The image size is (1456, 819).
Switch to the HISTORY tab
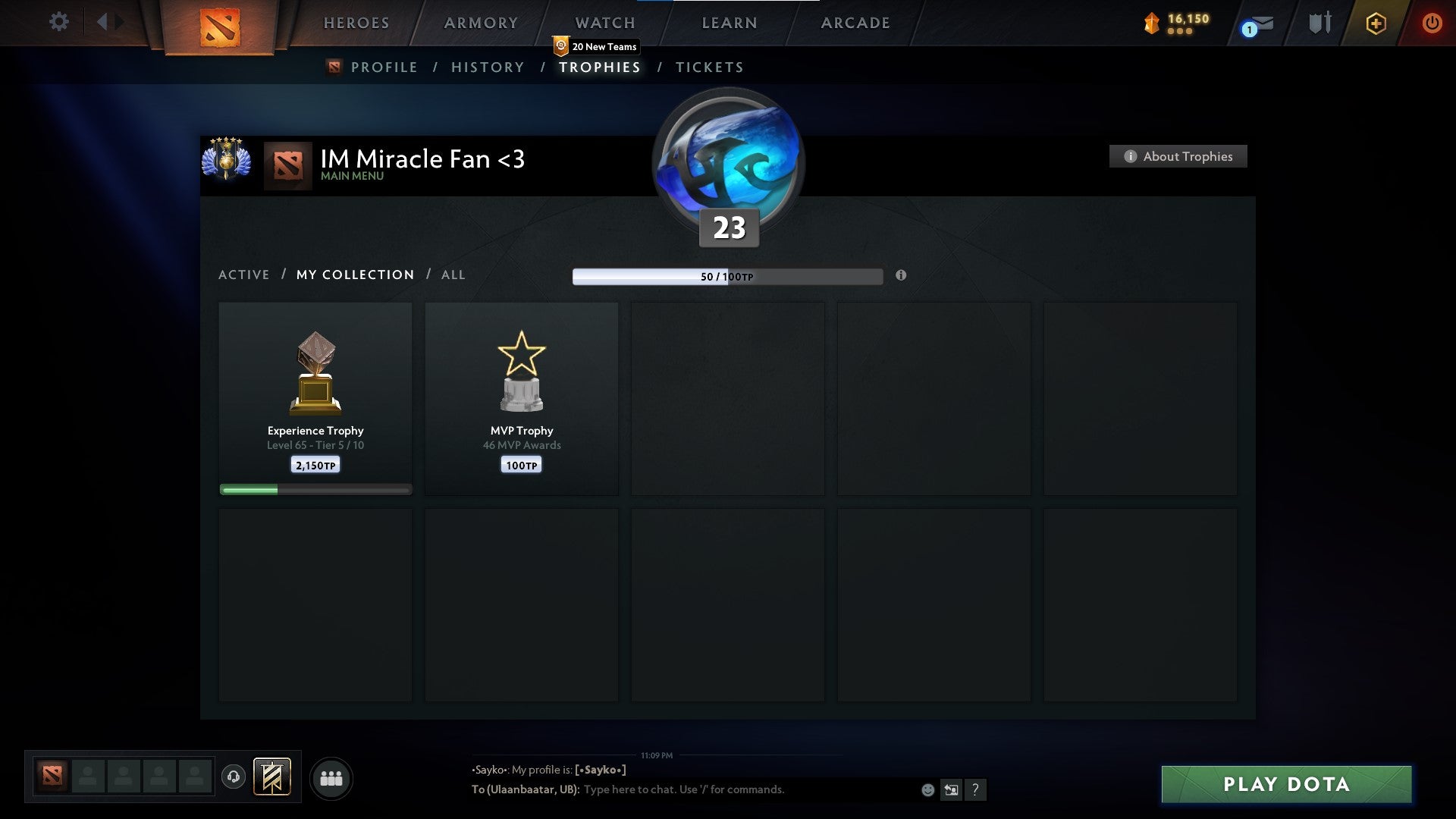click(x=486, y=67)
